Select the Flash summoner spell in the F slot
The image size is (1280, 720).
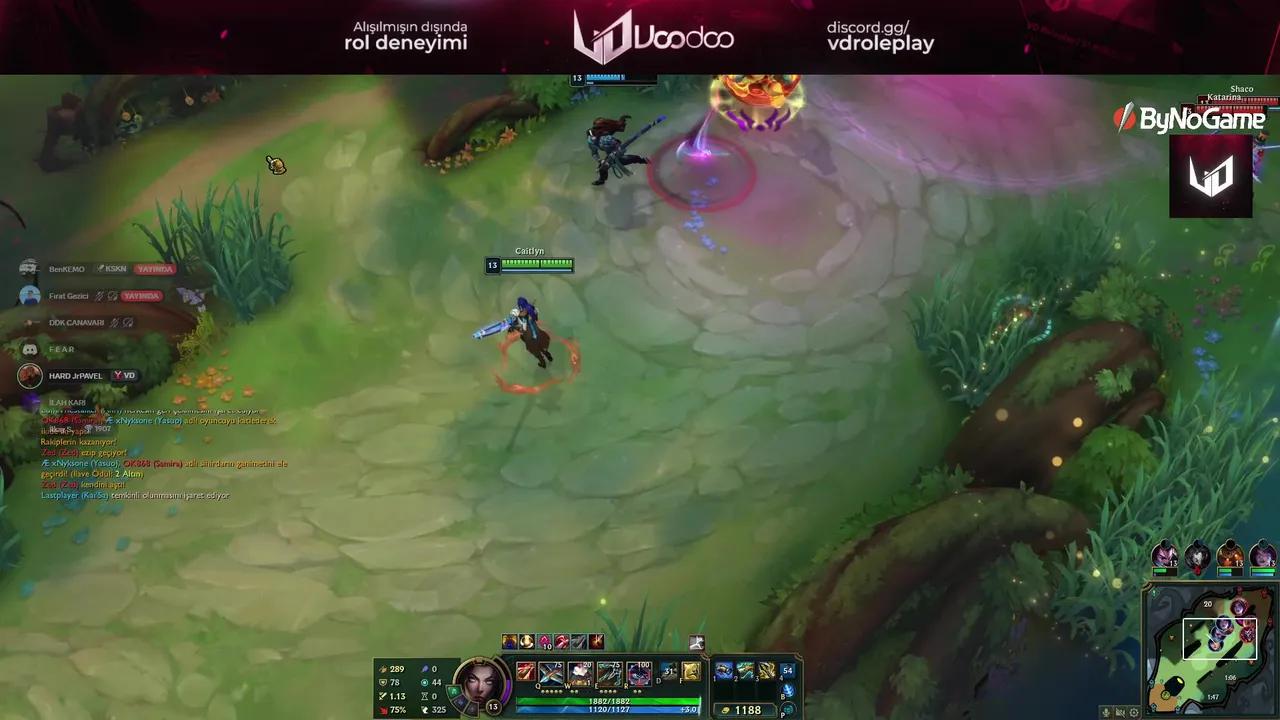point(691,670)
